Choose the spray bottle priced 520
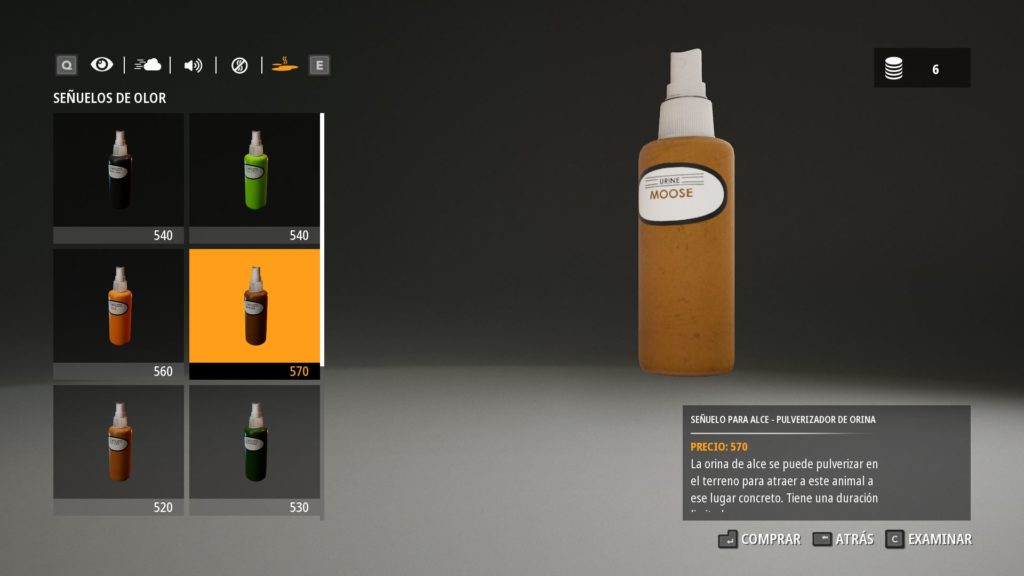This screenshot has height=576, width=1024. click(118, 449)
